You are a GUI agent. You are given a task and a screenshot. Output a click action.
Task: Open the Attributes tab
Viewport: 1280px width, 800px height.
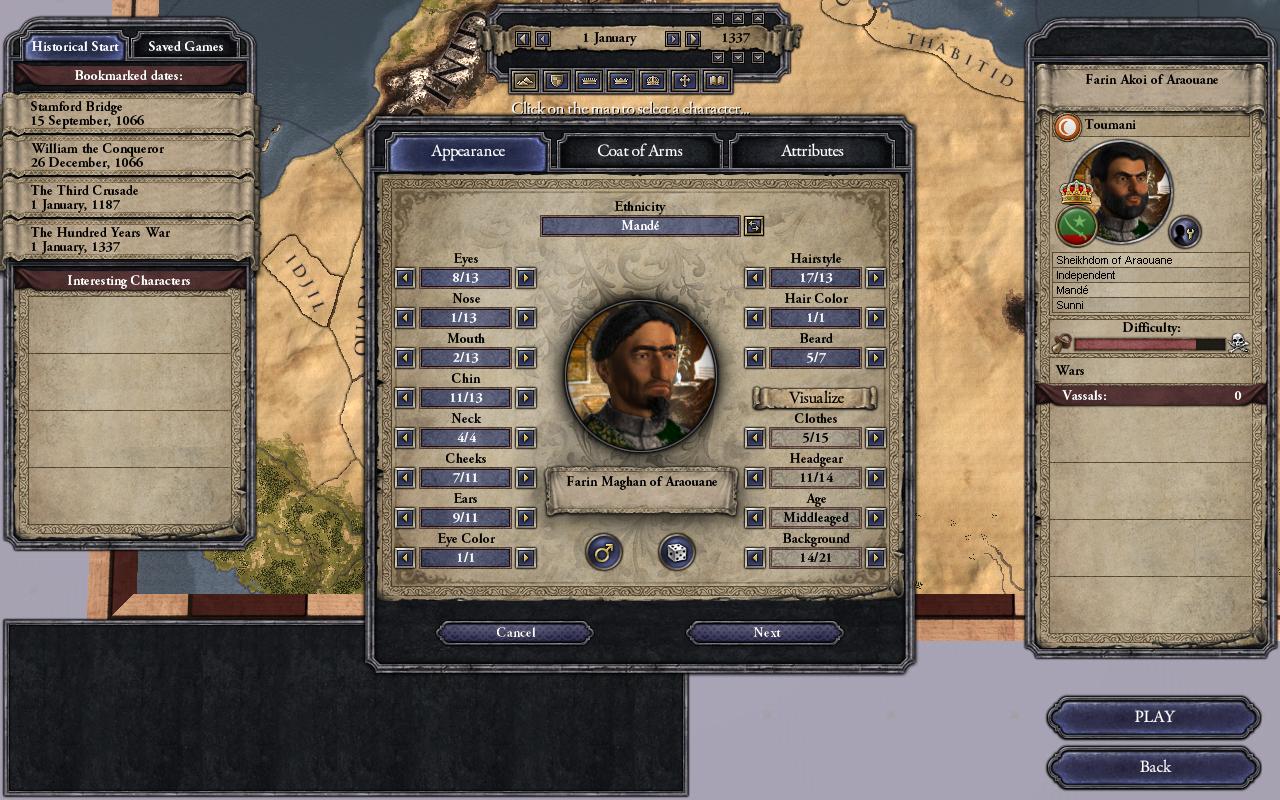(x=812, y=151)
